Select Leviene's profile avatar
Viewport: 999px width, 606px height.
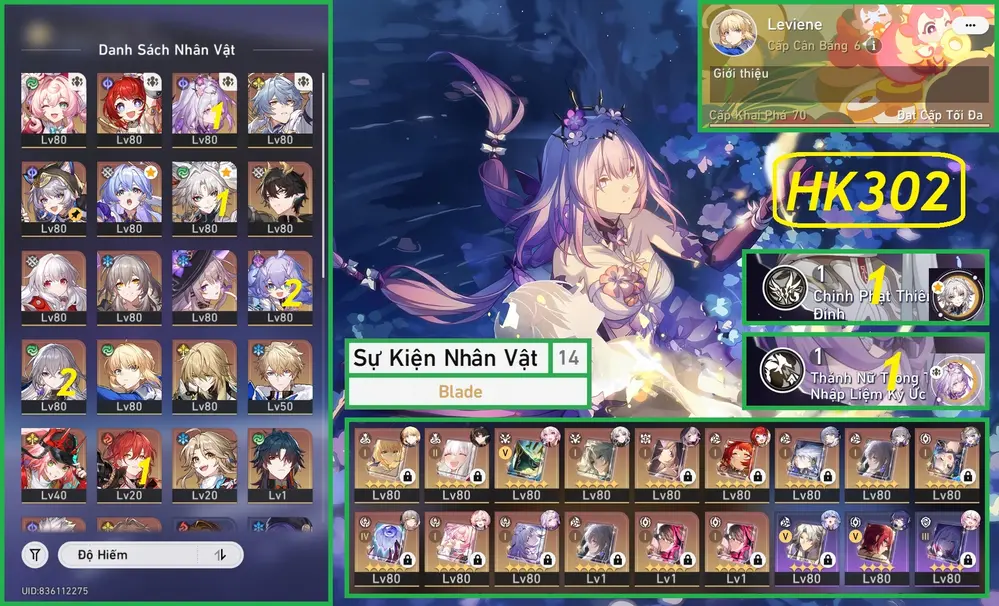(733, 34)
